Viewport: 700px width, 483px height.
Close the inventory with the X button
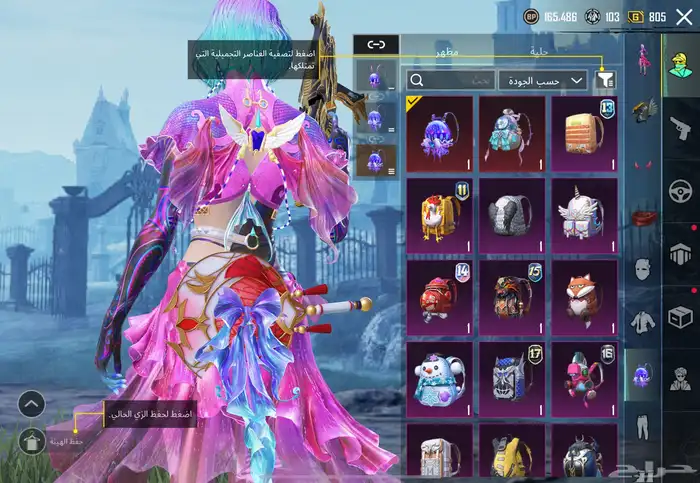684,16
